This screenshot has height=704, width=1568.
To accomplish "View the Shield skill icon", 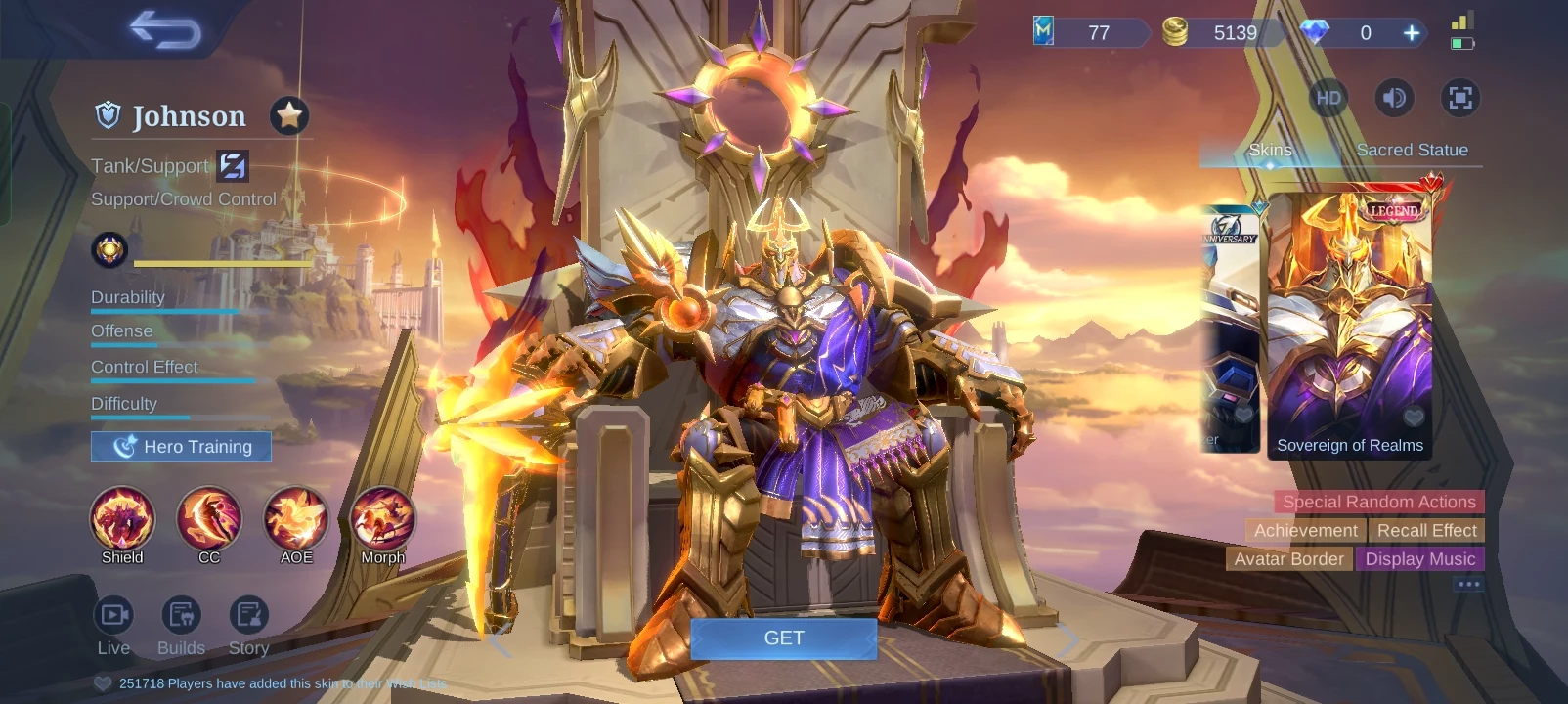I will tap(122, 519).
